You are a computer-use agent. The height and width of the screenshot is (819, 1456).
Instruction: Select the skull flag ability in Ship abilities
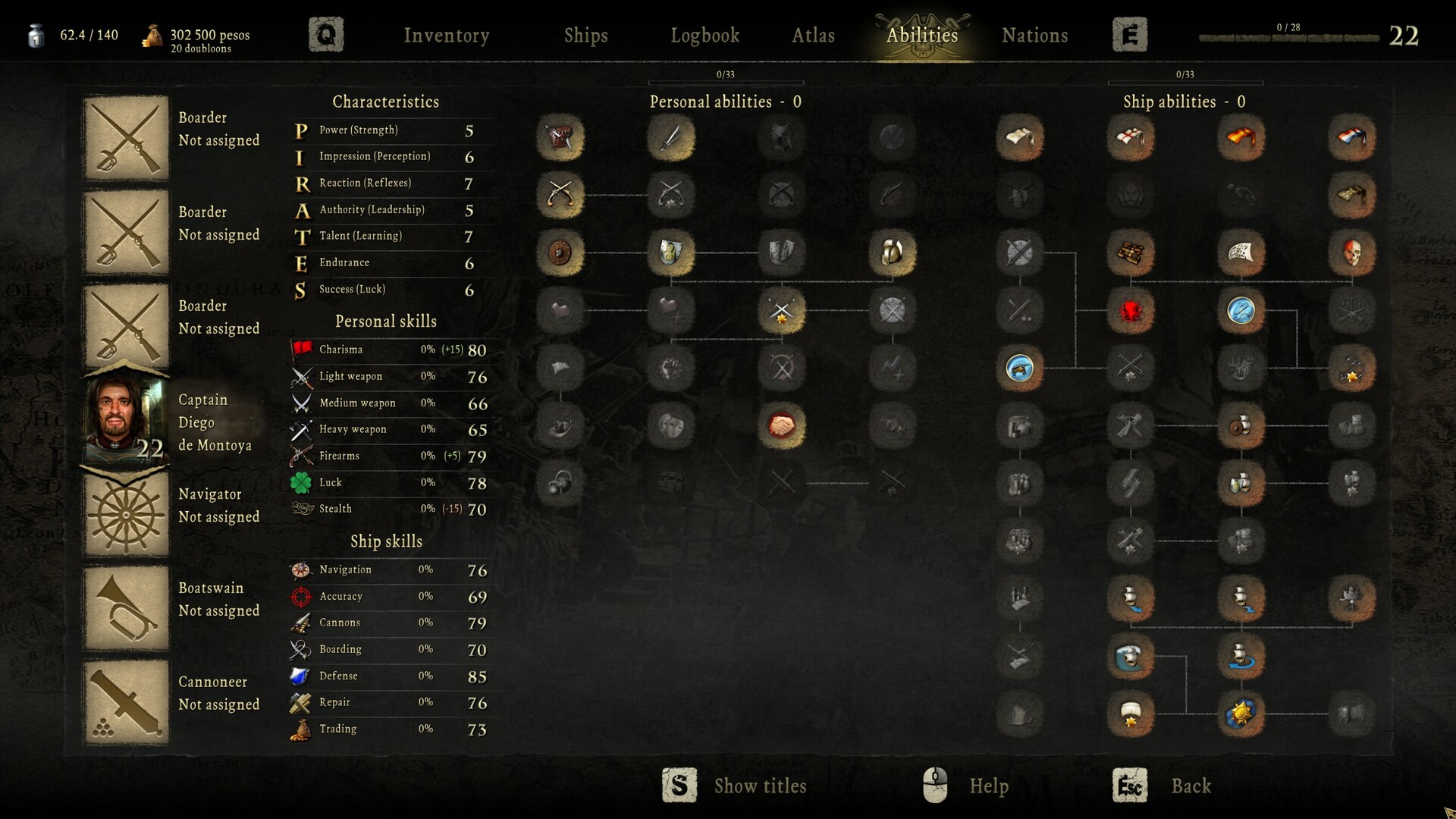1352,253
